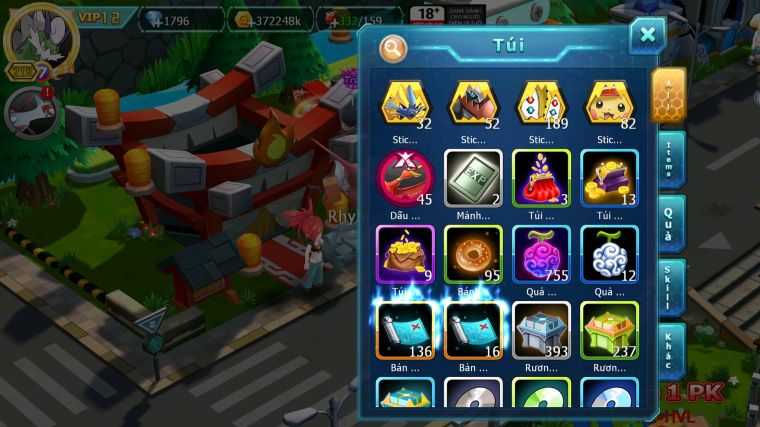Viewport: 760px width, 427px height.
Task: Select the EXP Mảnh item slot
Action: (x=473, y=178)
